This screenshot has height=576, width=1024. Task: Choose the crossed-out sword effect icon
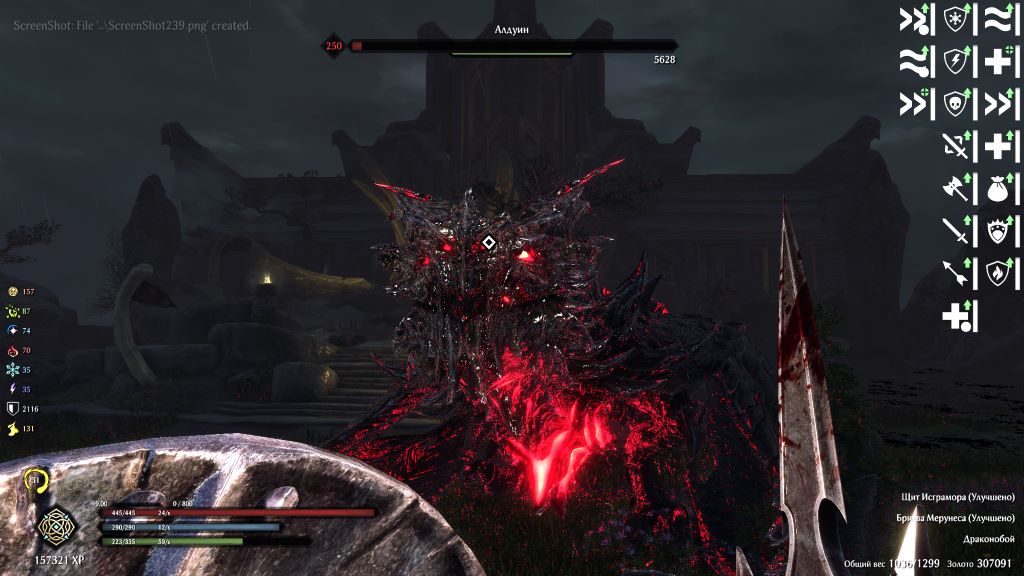click(956, 145)
